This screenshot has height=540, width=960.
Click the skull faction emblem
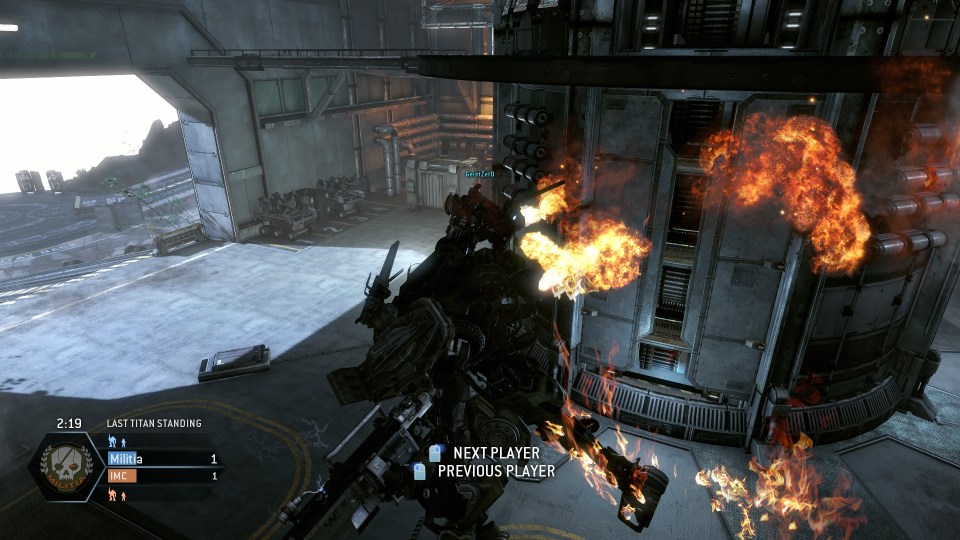pyautogui.click(x=67, y=467)
